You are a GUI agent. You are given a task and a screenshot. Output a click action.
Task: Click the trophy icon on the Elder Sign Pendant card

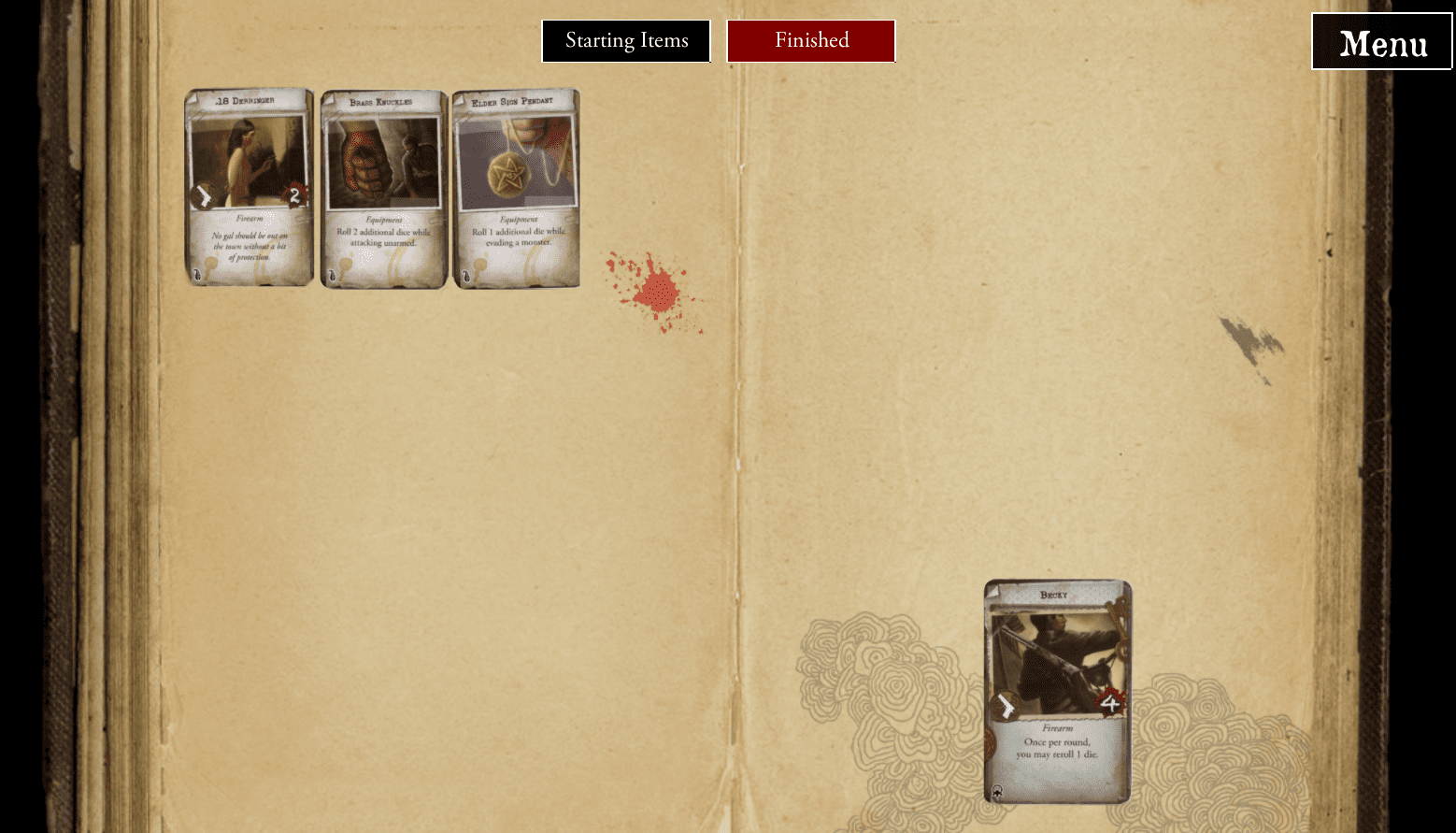click(465, 273)
